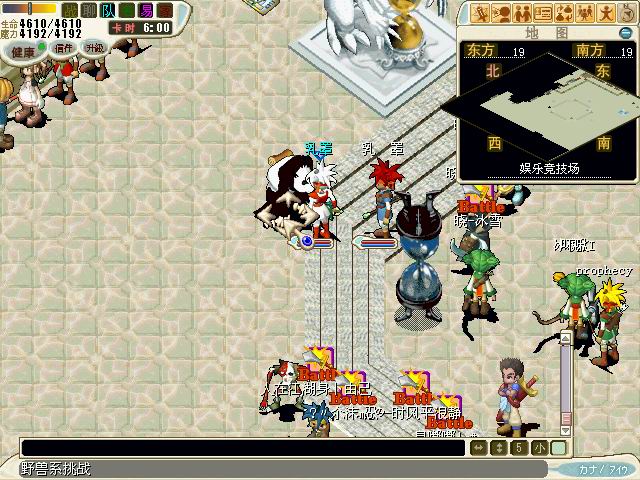Minimize the 地图 map panel
Viewport: 640px width, 480px height.
[625, 33]
